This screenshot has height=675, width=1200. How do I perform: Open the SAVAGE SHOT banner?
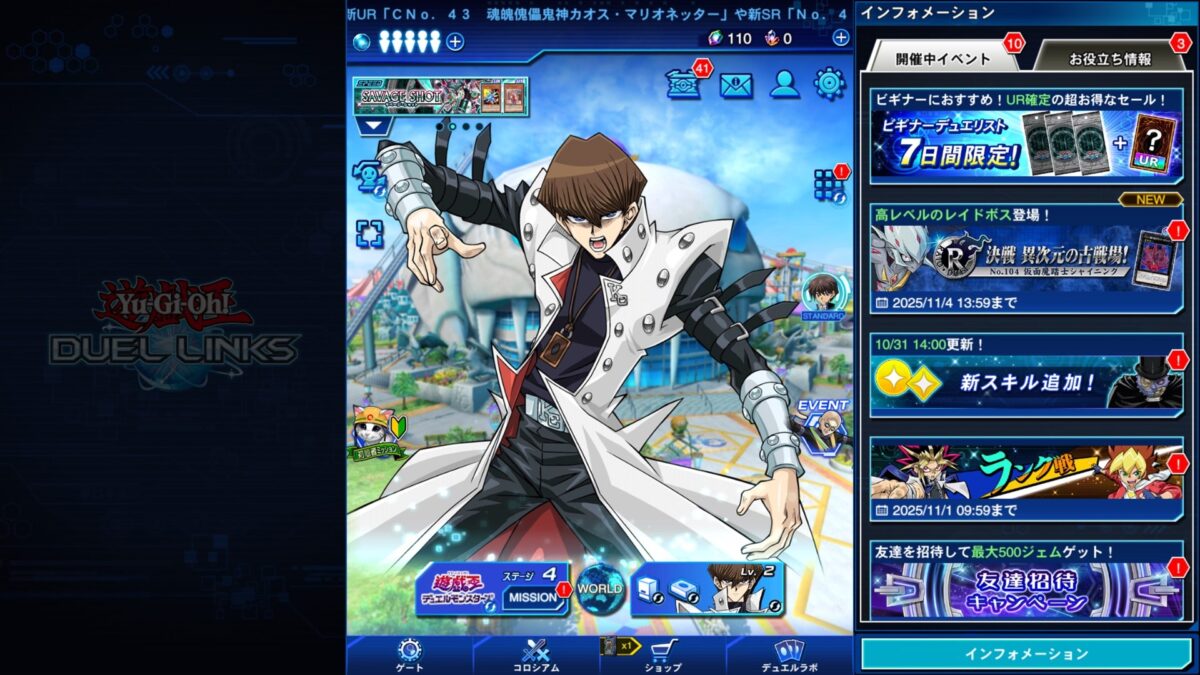441,96
